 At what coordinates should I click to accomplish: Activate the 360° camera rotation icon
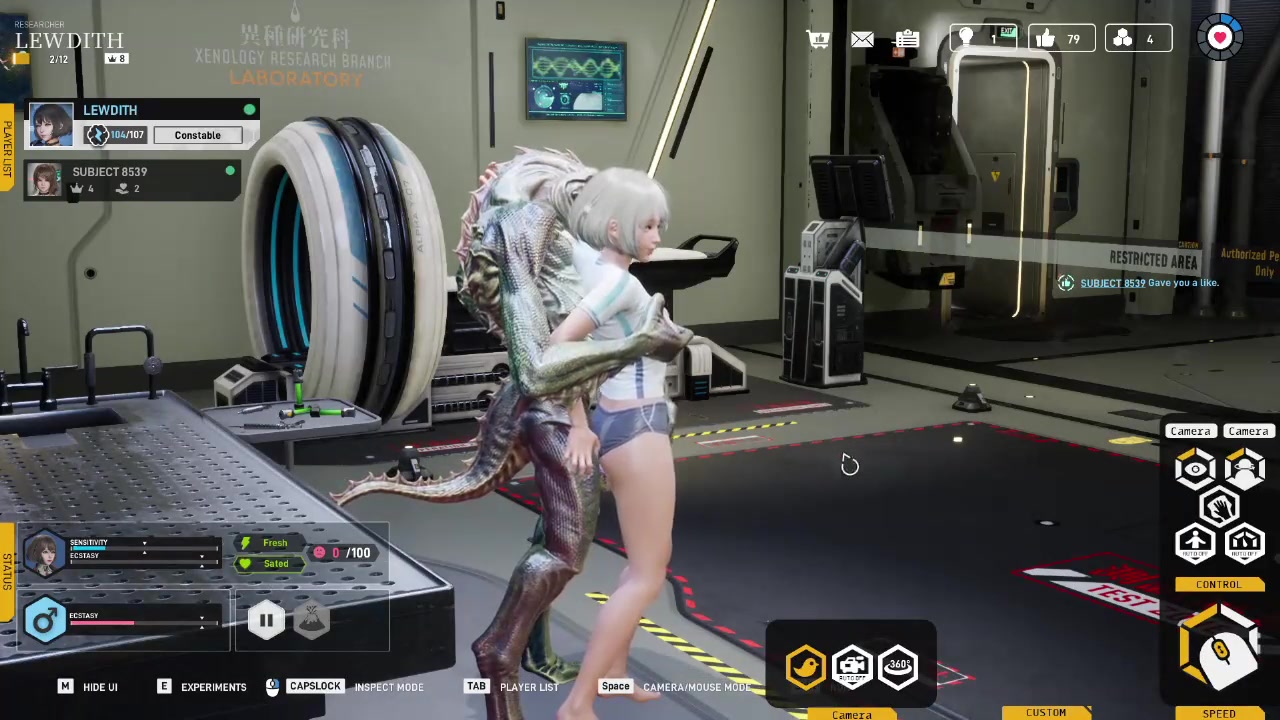[x=898, y=665]
